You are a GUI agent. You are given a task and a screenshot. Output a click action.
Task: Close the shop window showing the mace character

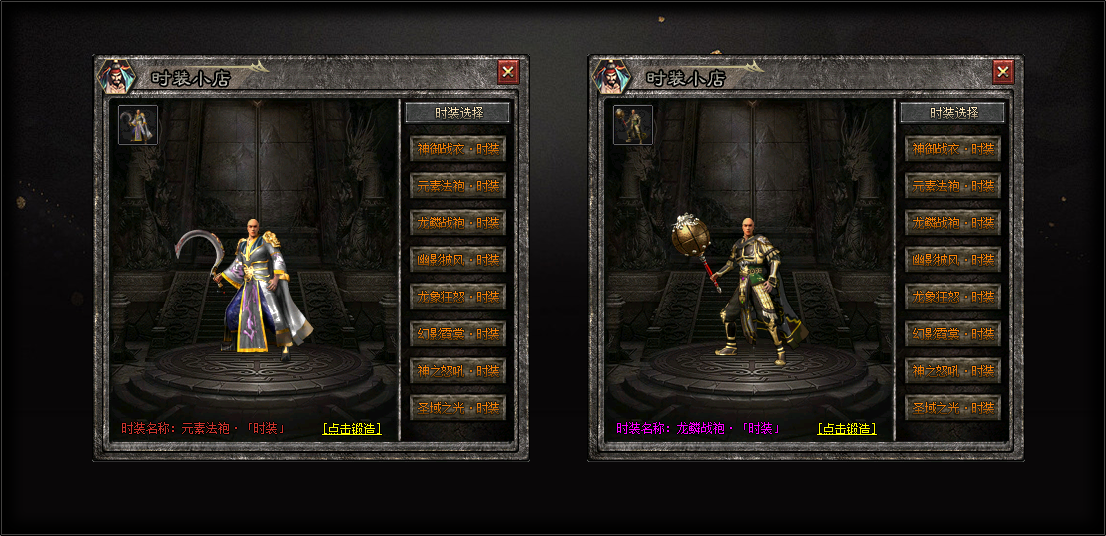1003,72
